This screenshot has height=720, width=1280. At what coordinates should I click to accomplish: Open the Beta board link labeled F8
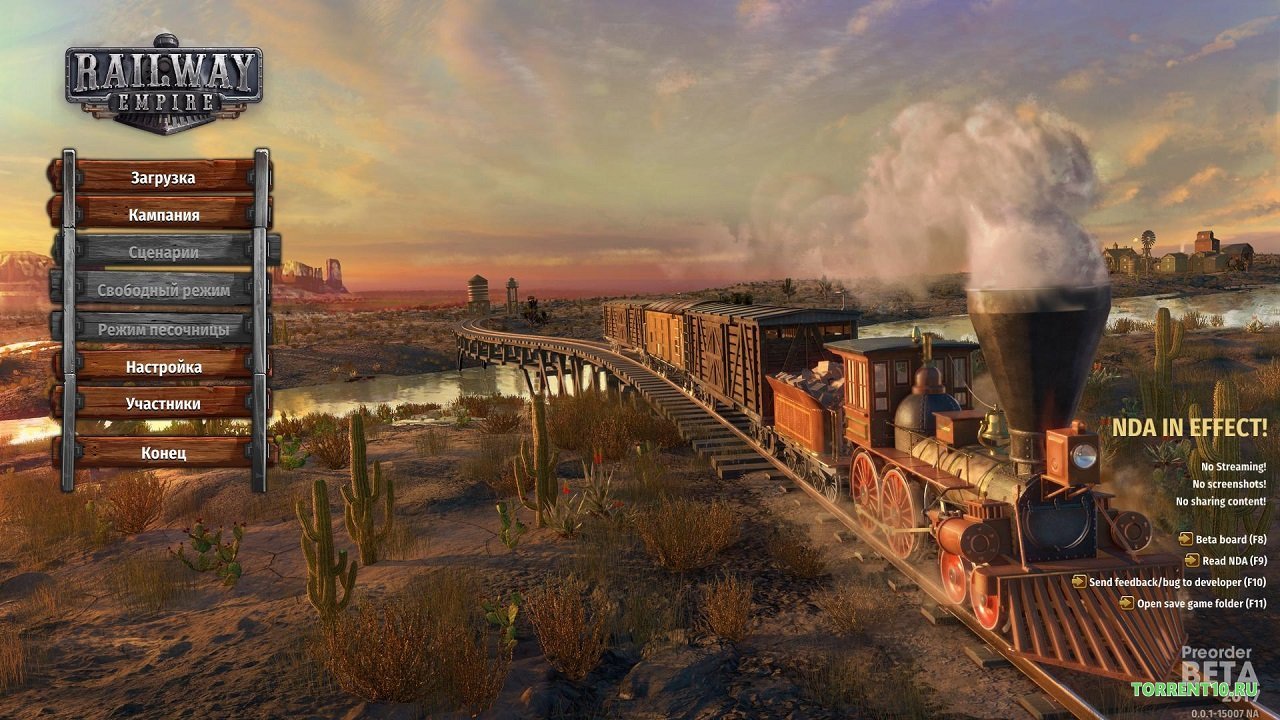(1230, 540)
